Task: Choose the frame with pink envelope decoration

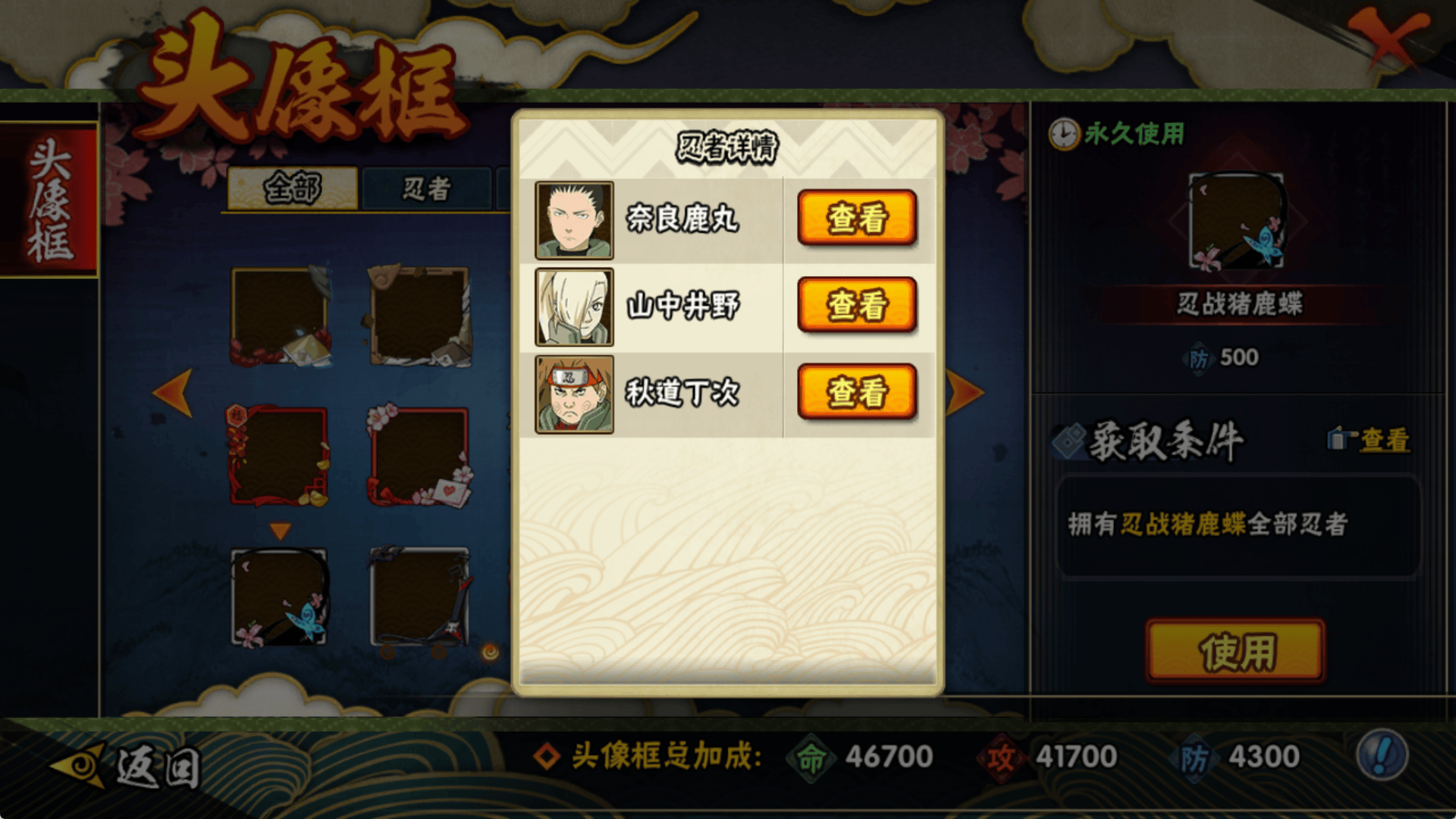Action: pyautogui.click(x=419, y=457)
